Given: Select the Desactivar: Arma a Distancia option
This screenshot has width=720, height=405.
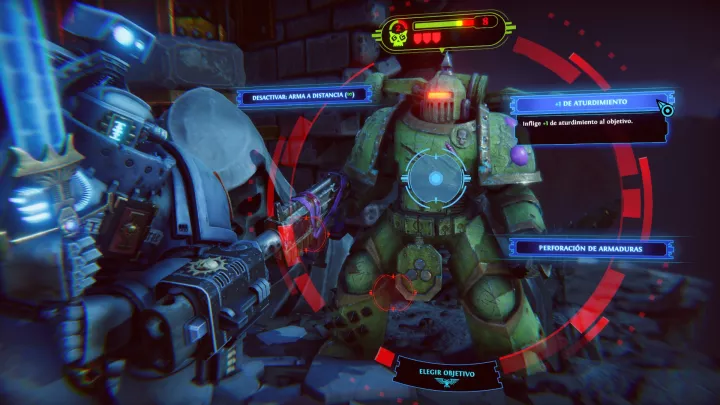Looking at the screenshot, I should (304, 96).
